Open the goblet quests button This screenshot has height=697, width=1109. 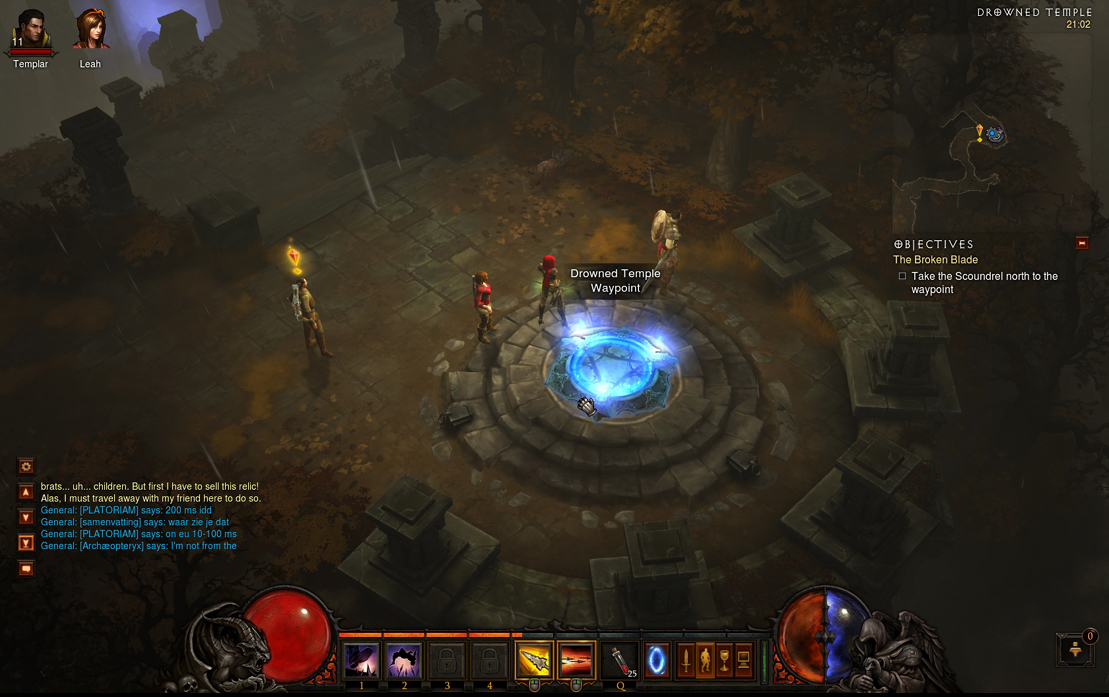tap(724, 661)
